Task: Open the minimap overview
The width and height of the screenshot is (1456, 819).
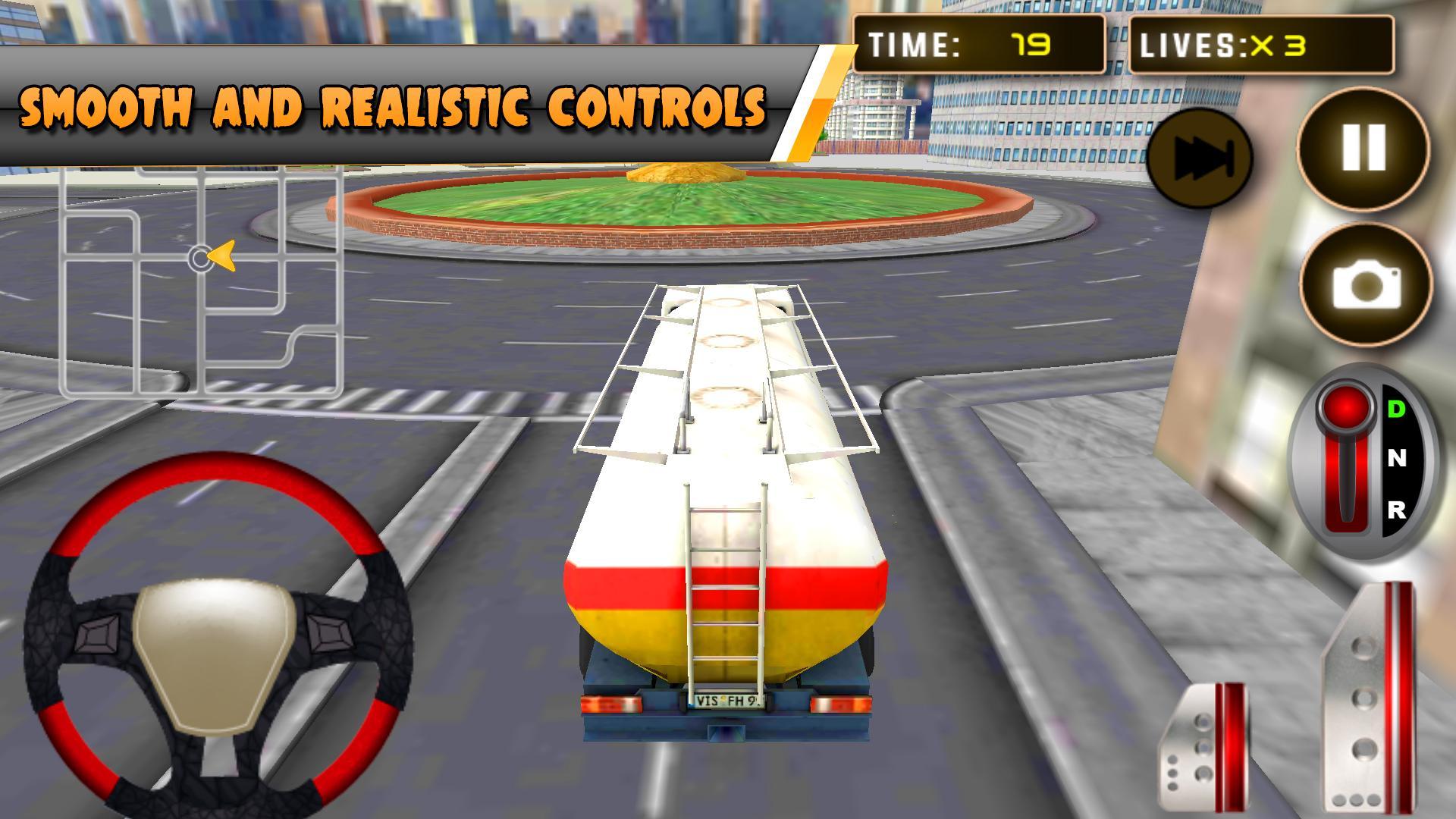Action: tap(201, 281)
